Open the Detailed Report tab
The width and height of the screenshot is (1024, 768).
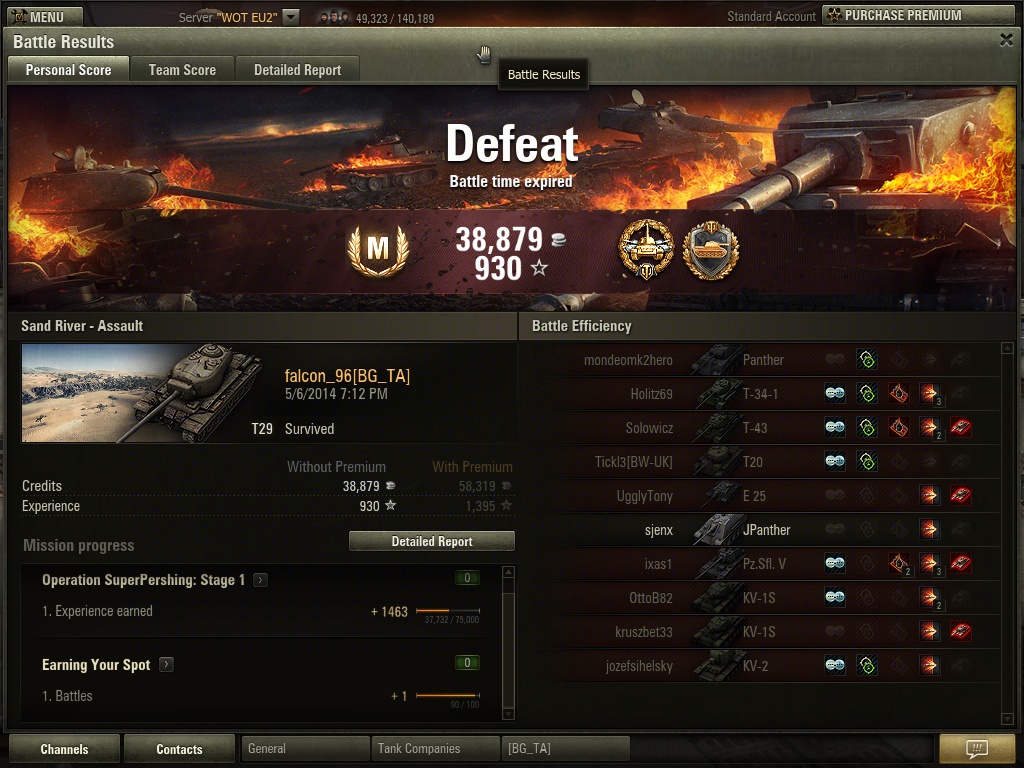click(x=297, y=70)
